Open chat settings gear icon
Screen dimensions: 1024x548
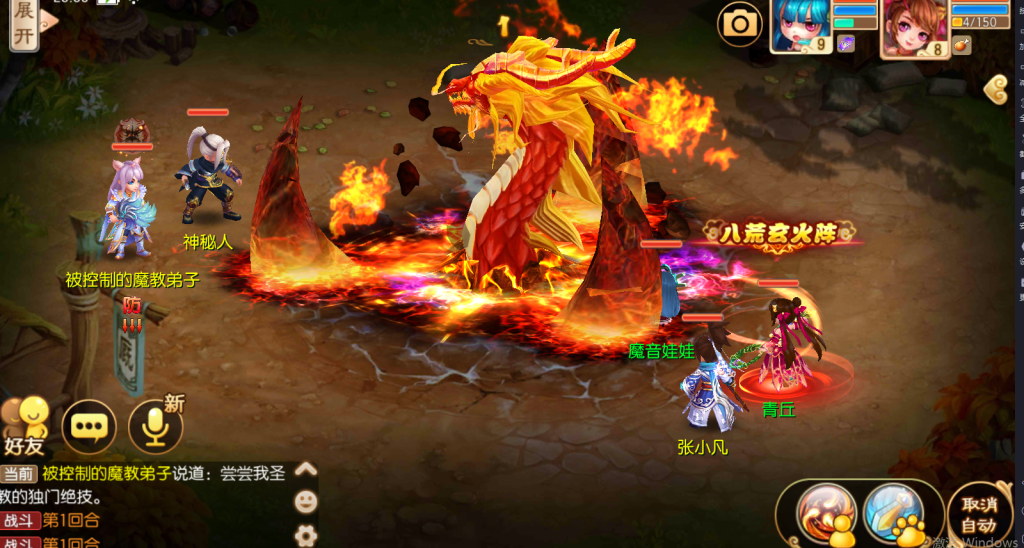(306, 533)
